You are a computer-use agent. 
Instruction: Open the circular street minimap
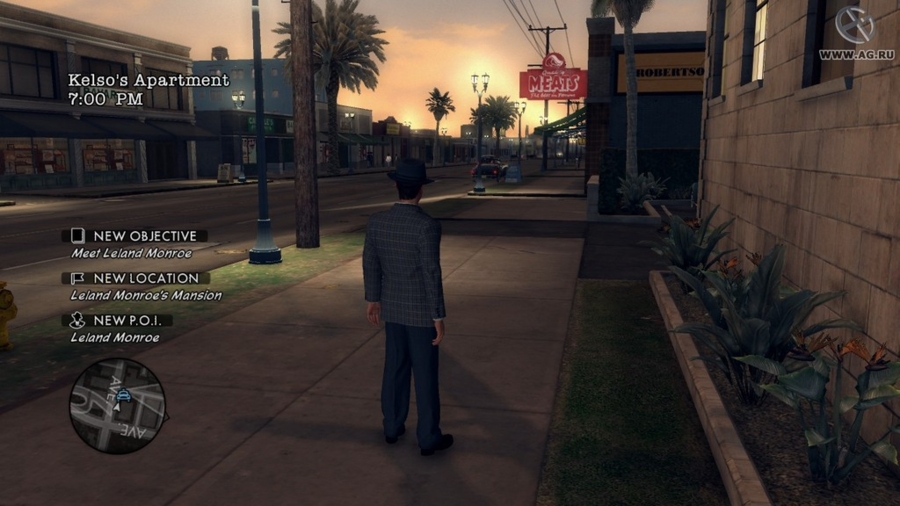point(117,406)
